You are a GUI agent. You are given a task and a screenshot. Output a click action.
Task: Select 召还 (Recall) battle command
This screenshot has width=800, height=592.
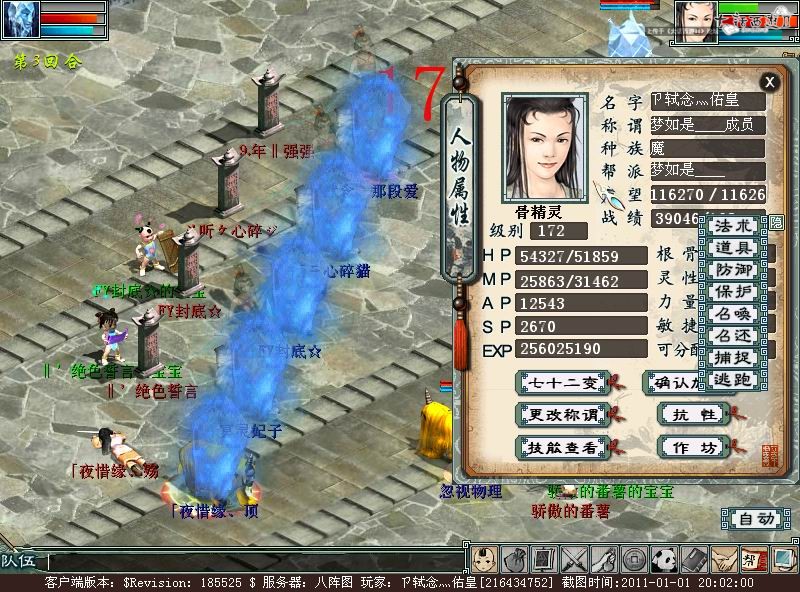point(733,335)
